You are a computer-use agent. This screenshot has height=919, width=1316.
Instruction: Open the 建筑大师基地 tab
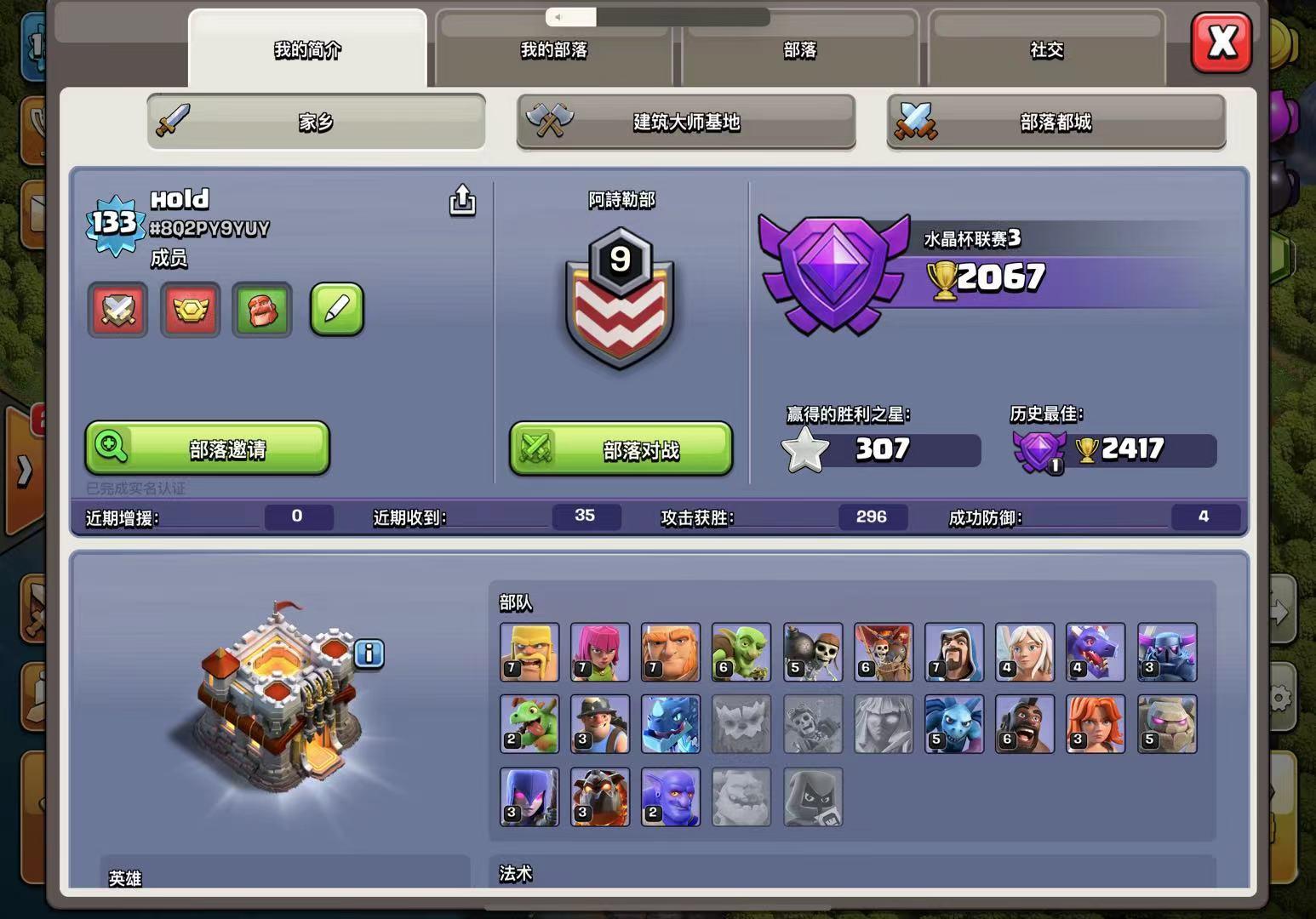click(686, 123)
